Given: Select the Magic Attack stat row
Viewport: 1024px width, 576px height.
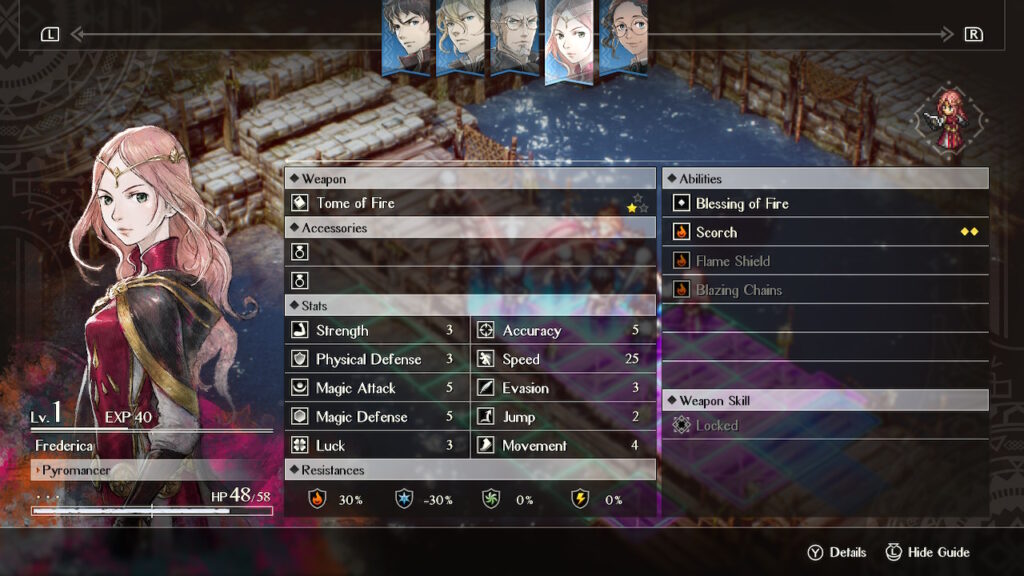Looking at the screenshot, I should tap(377, 388).
